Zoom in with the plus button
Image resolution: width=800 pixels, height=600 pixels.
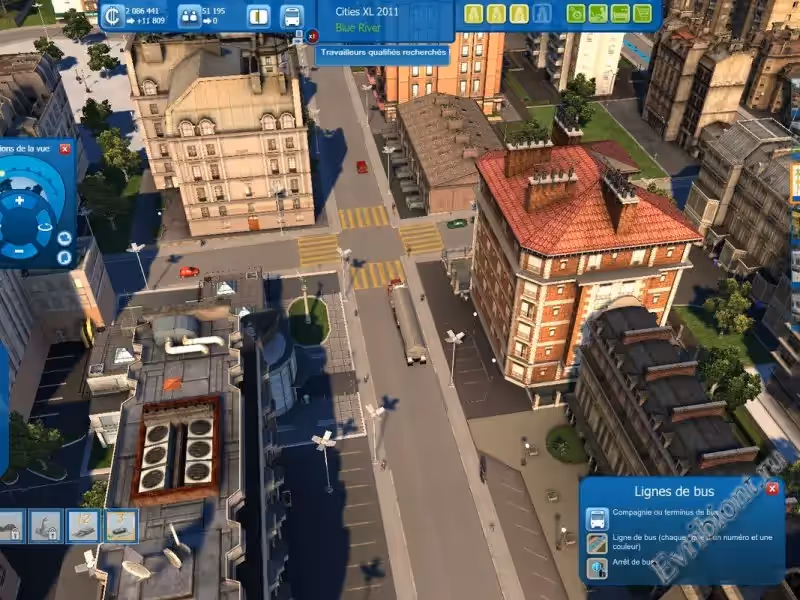(x=20, y=200)
